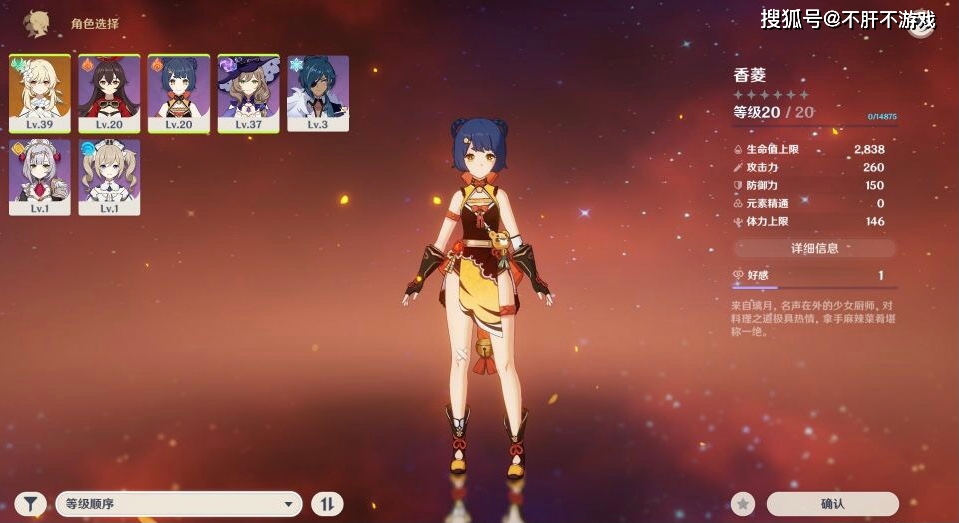Select Xiangling's Lv.20 portrait card
The width and height of the screenshot is (959, 523).
coord(179,93)
